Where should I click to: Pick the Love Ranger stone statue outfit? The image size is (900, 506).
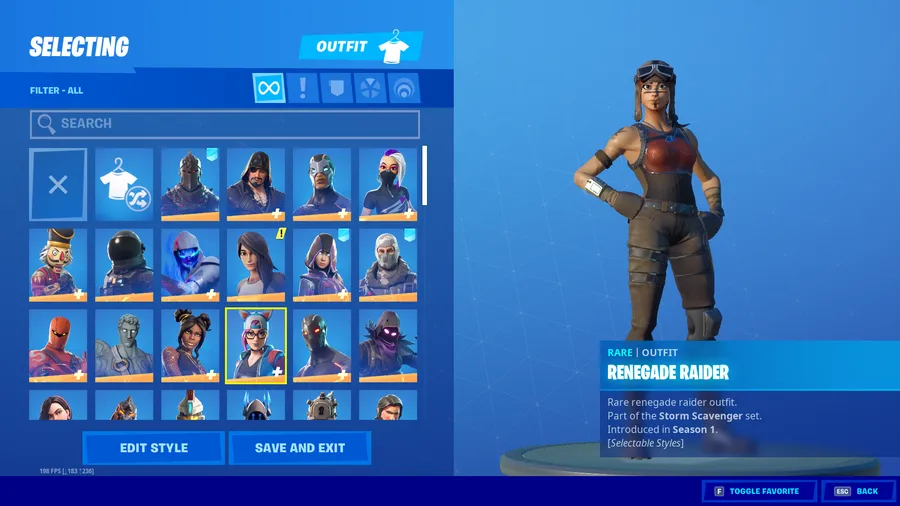point(124,345)
